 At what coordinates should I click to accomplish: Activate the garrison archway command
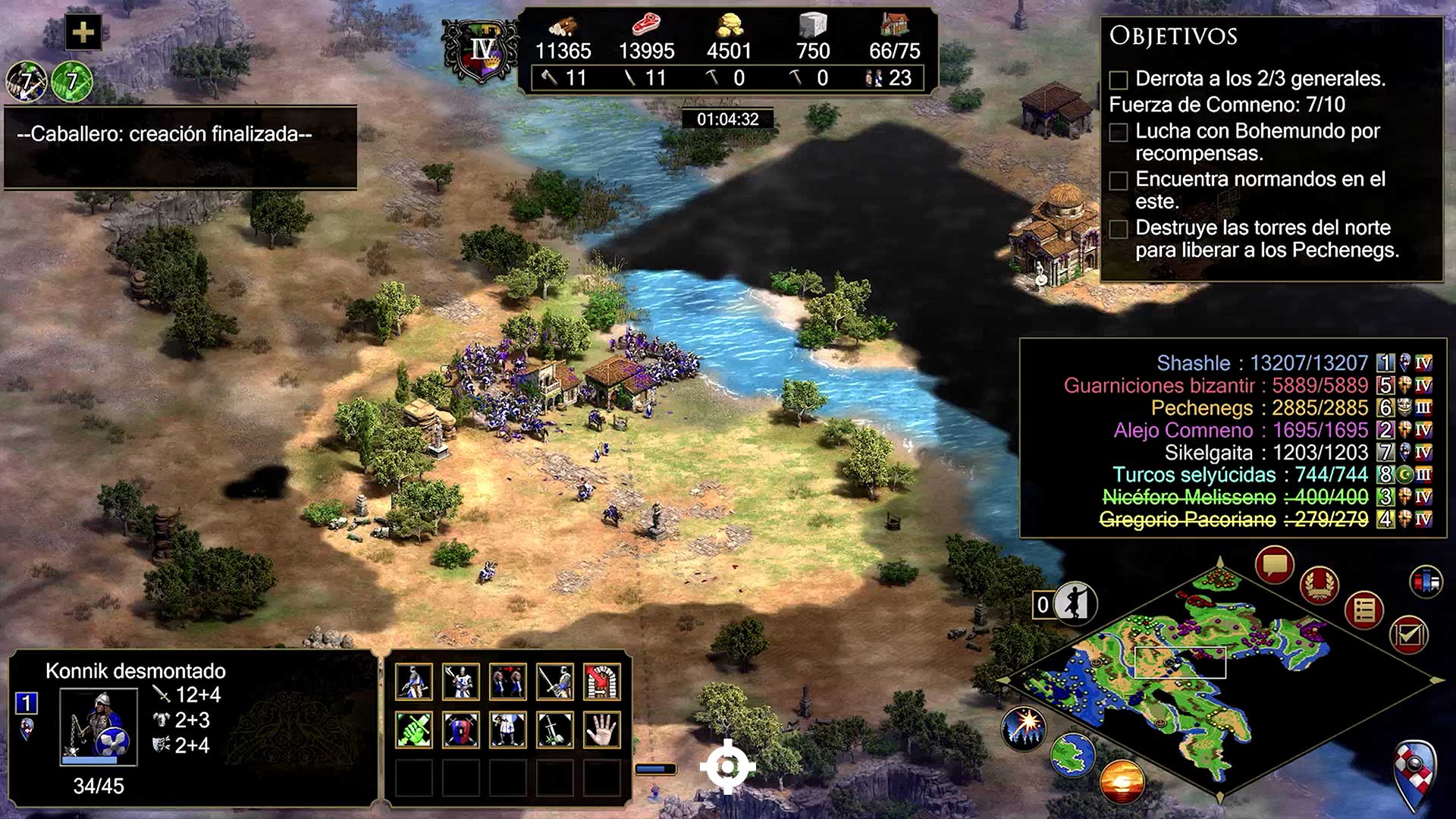point(602,682)
